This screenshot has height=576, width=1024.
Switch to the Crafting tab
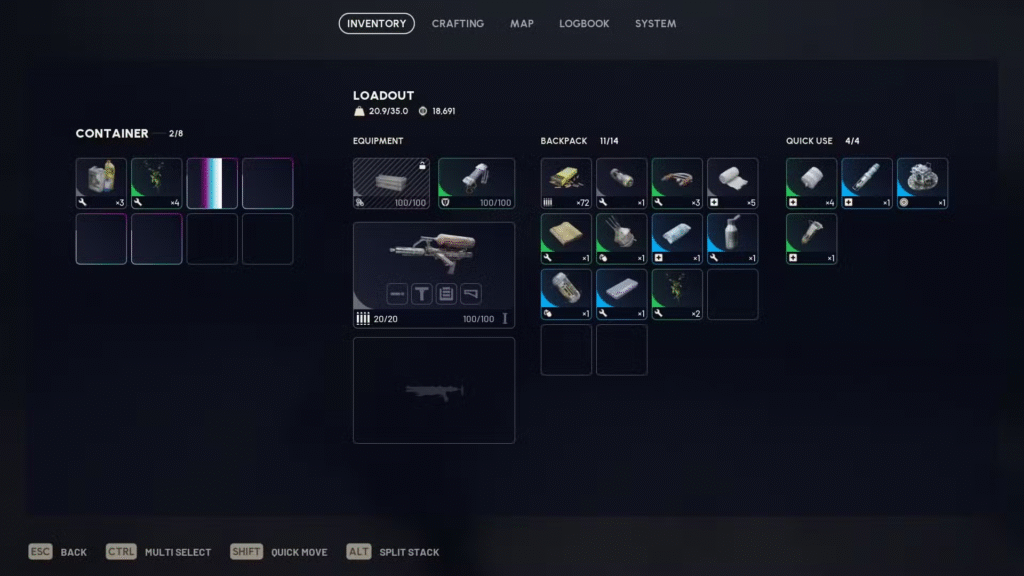(457, 23)
